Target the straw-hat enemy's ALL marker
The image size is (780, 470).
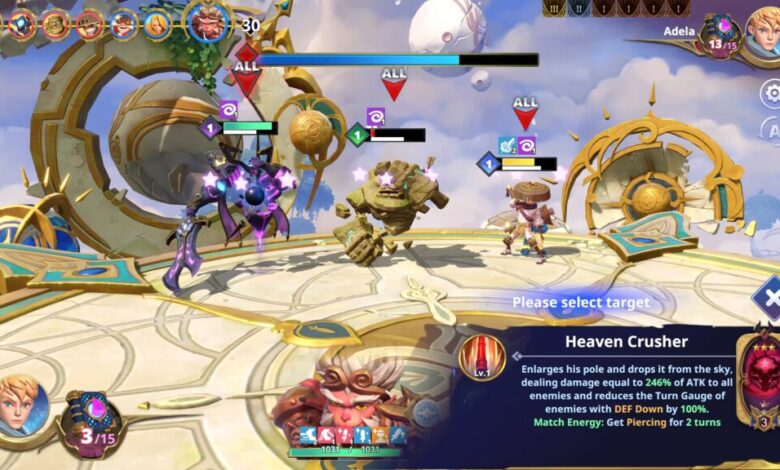point(525,110)
